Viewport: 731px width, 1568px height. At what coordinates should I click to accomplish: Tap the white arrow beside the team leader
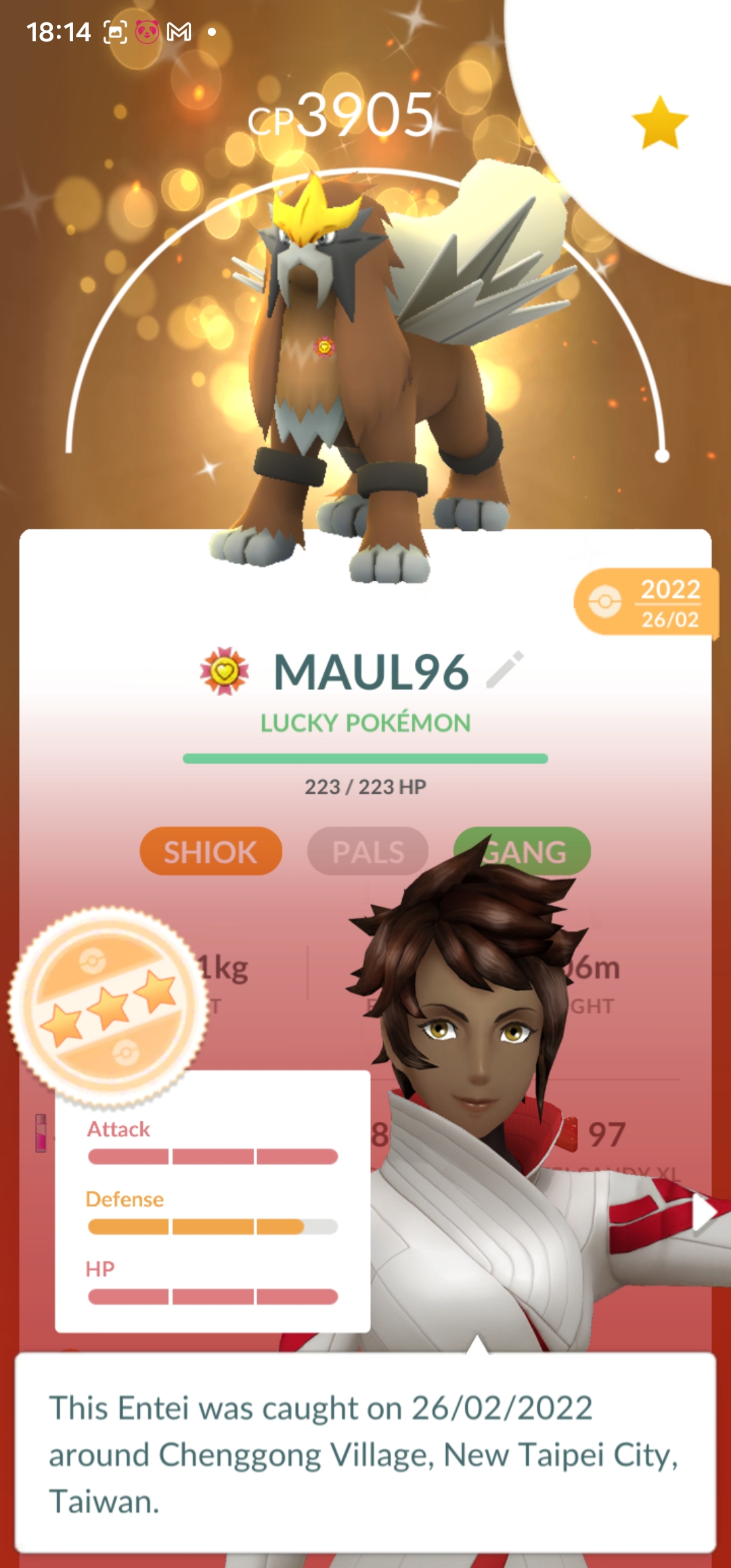click(x=705, y=1213)
